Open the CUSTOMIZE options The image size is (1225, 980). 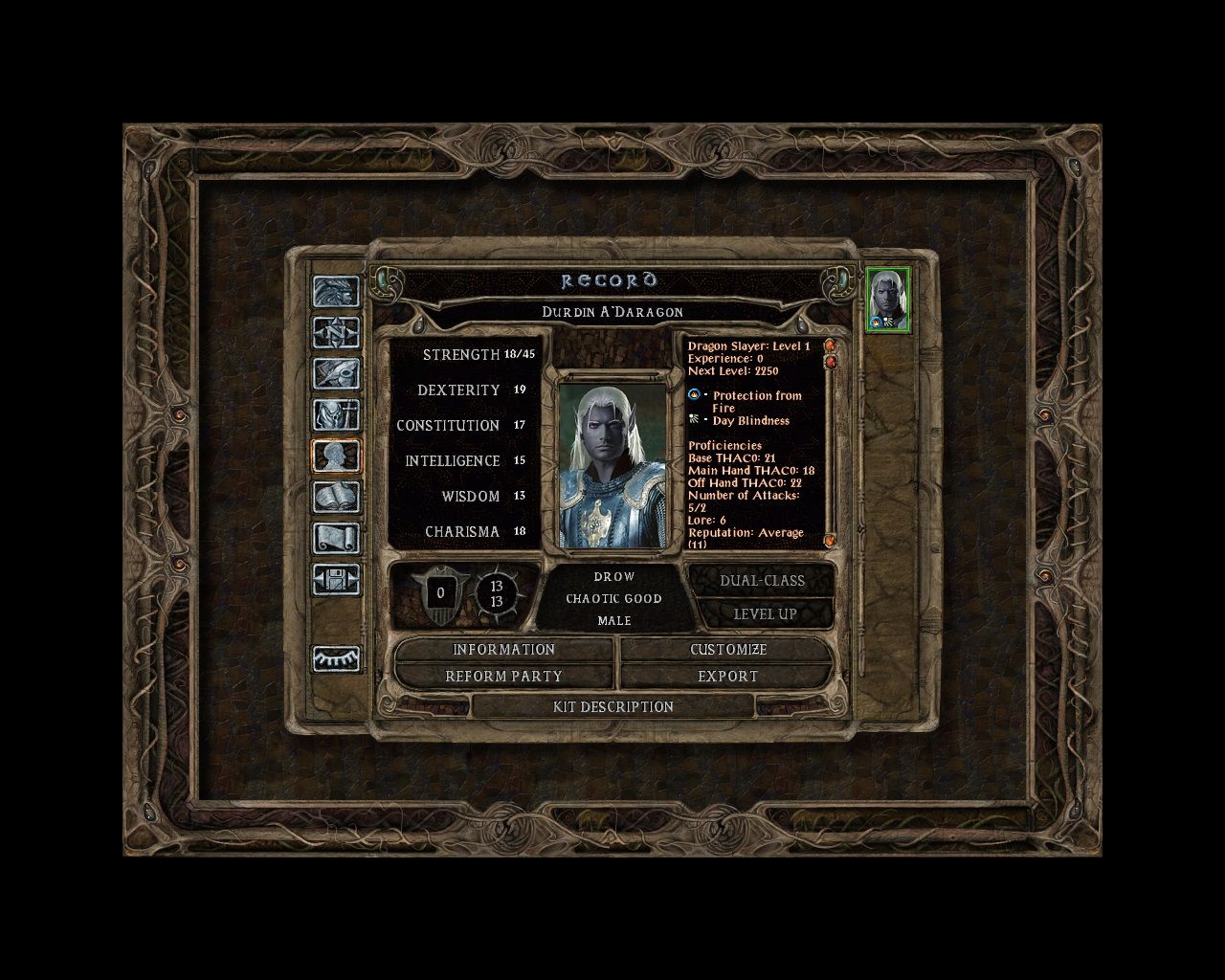point(727,650)
